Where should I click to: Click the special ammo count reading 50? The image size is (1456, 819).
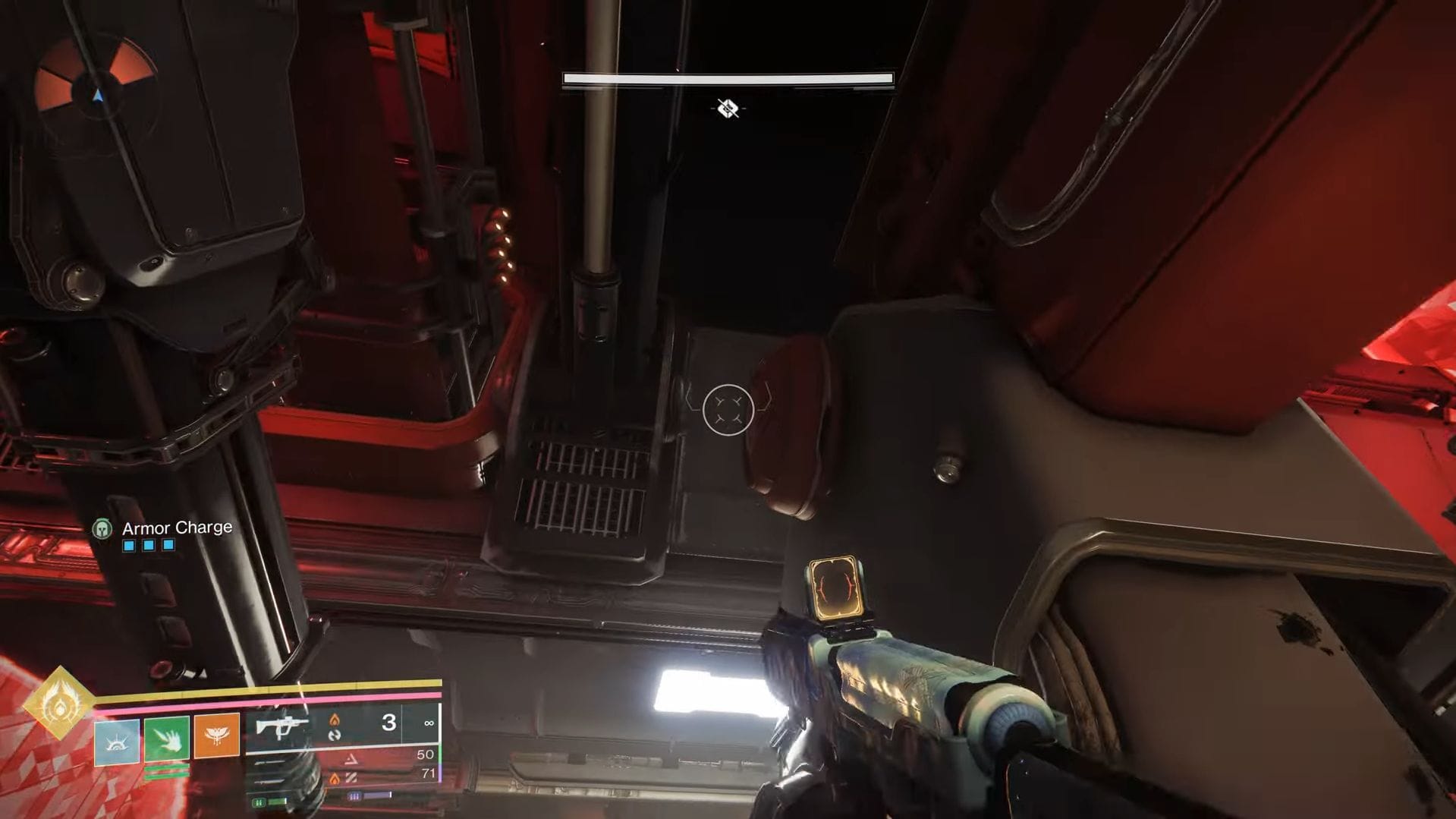[426, 754]
